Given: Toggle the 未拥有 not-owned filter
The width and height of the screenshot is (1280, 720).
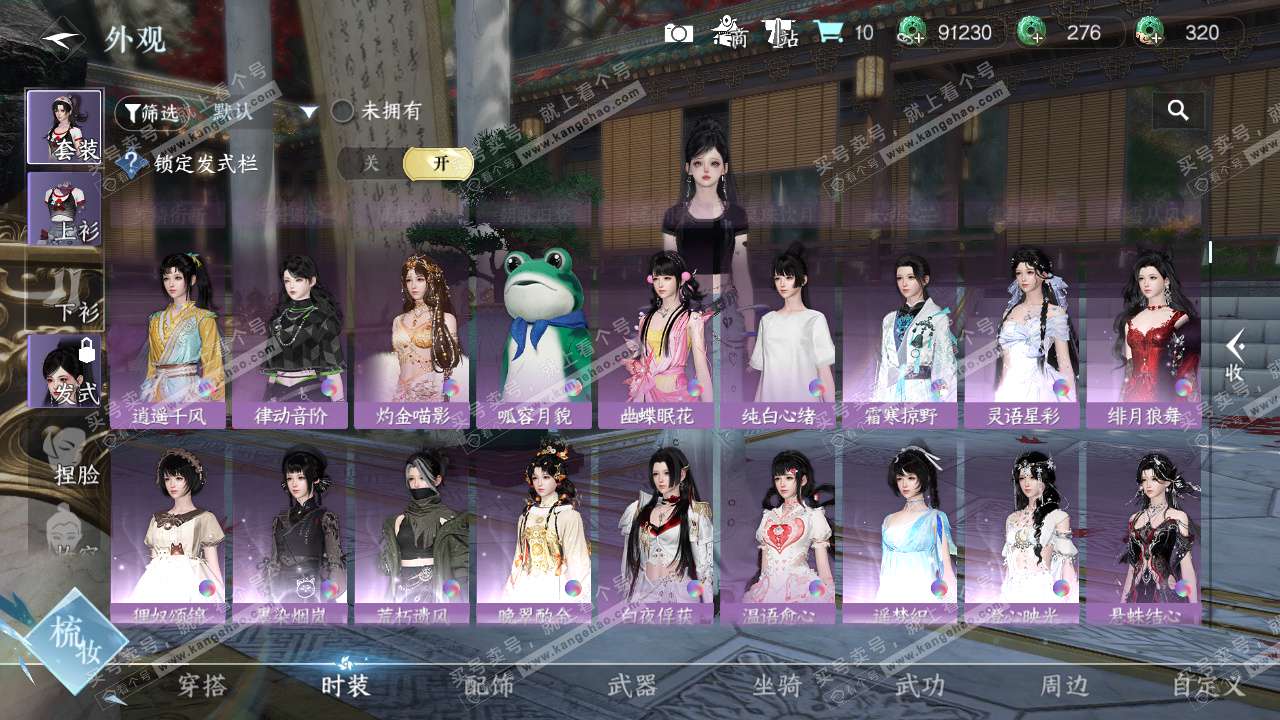Looking at the screenshot, I should click(x=343, y=111).
